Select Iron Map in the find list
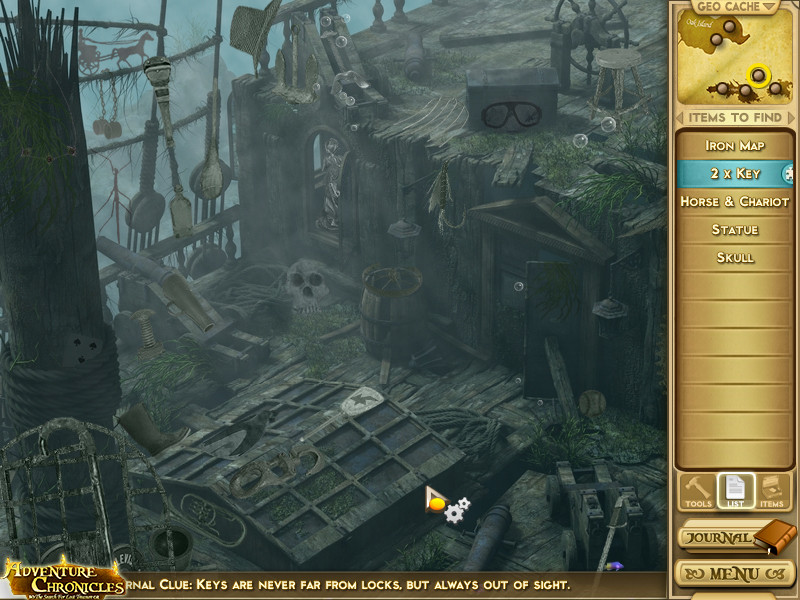Viewport: 800px width, 600px height. (735, 146)
